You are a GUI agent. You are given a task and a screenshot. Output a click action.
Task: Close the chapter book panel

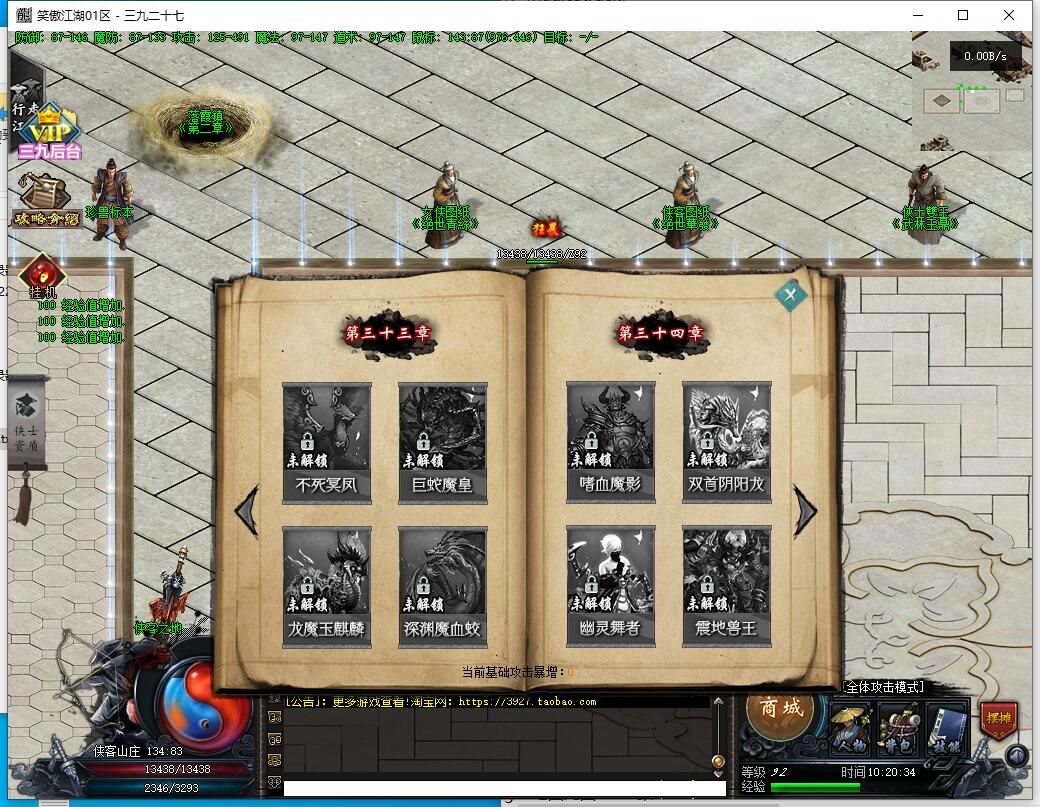tap(790, 295)
